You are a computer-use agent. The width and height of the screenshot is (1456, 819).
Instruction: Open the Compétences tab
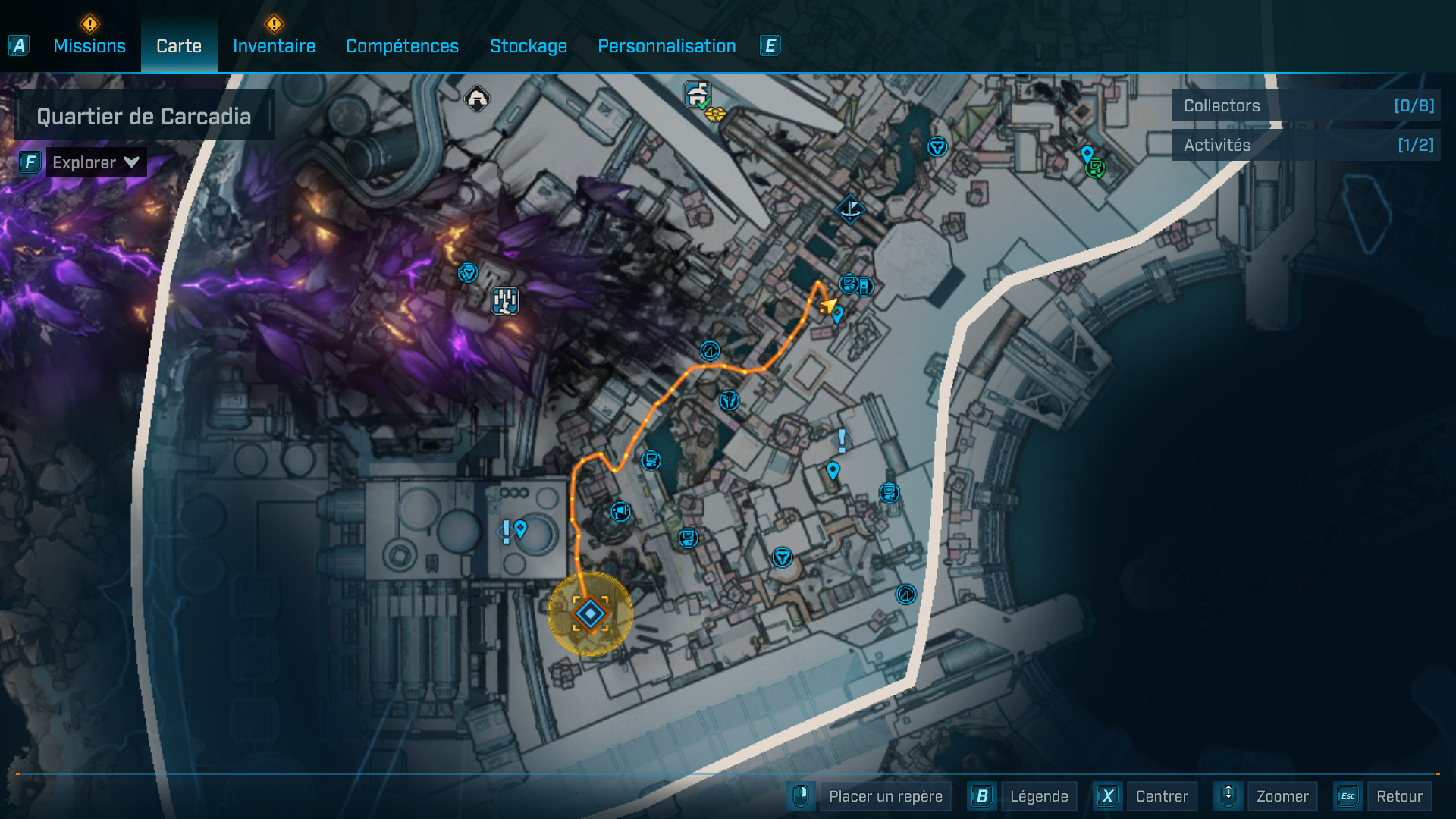pyautogui.click(x=402, y=45)
